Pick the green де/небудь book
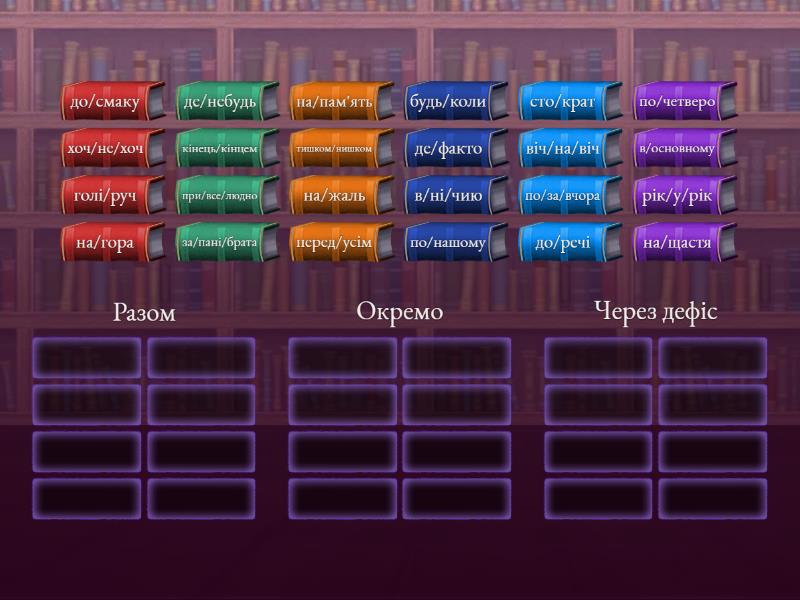 click(x=219, y=102)
